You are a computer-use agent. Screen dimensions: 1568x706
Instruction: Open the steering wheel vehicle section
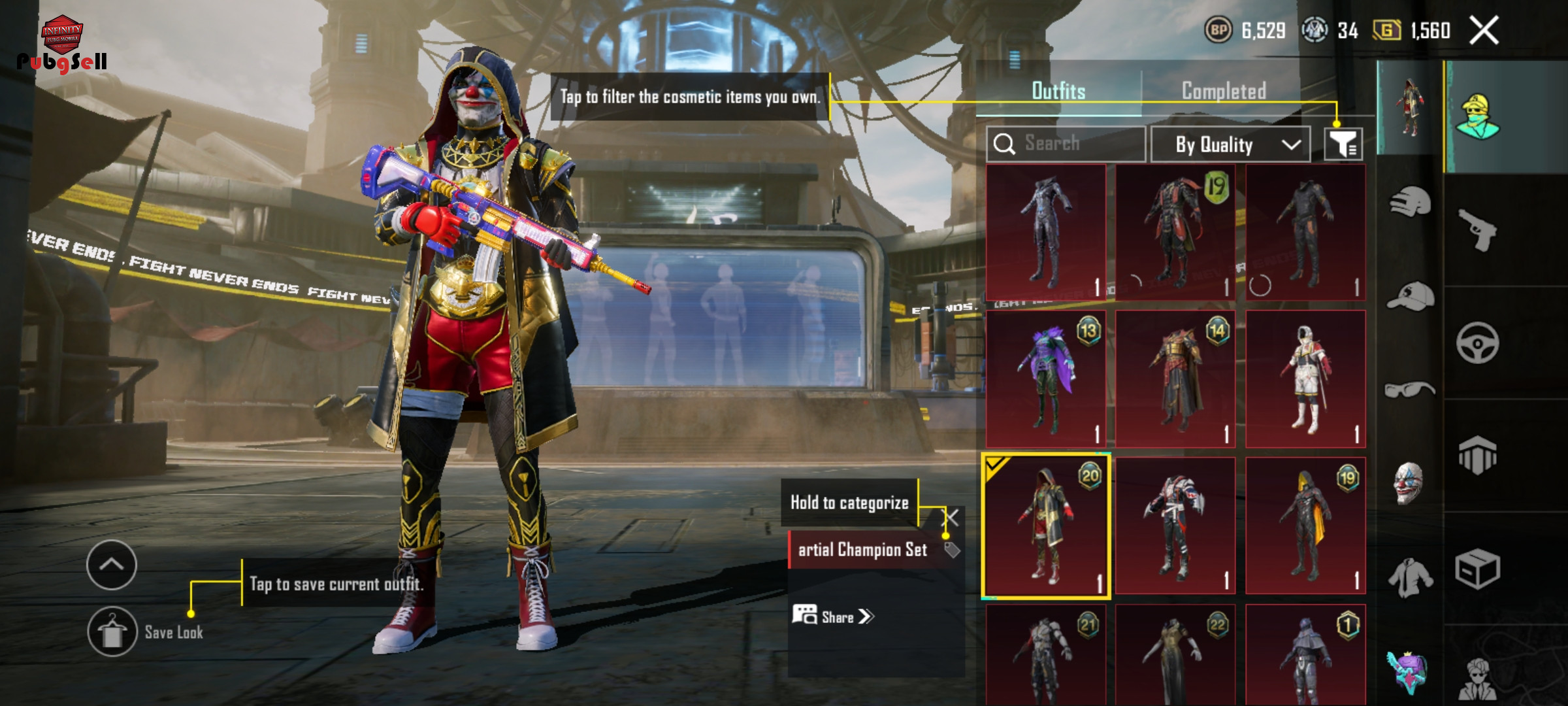[1478, 343]
